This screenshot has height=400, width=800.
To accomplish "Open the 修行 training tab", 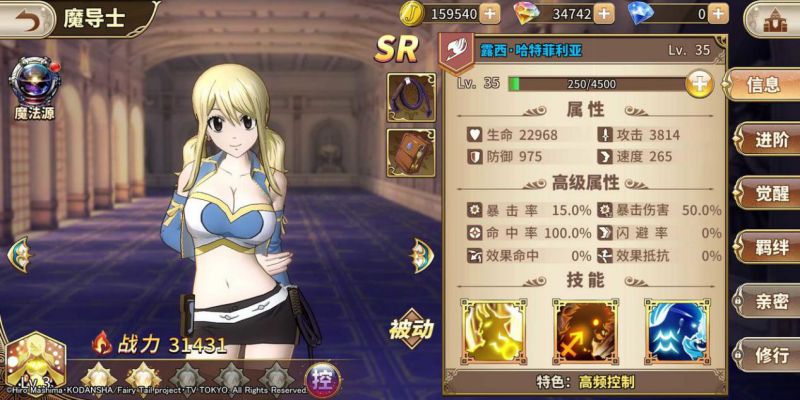I will (768, 353).
